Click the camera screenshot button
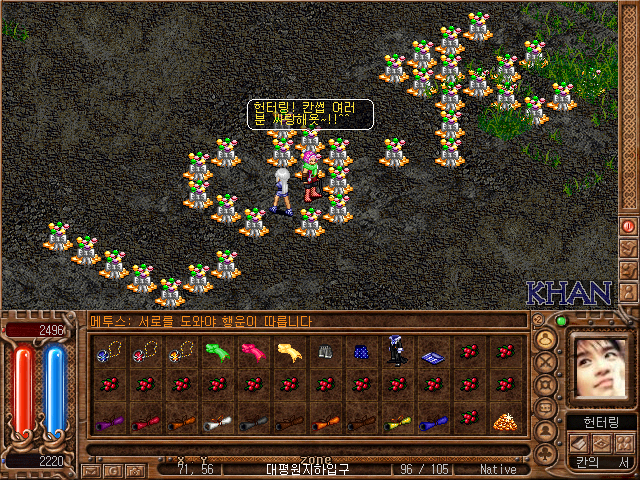Image resolution: width=640 pixels, height=480 pixels. tap(135, 470)
